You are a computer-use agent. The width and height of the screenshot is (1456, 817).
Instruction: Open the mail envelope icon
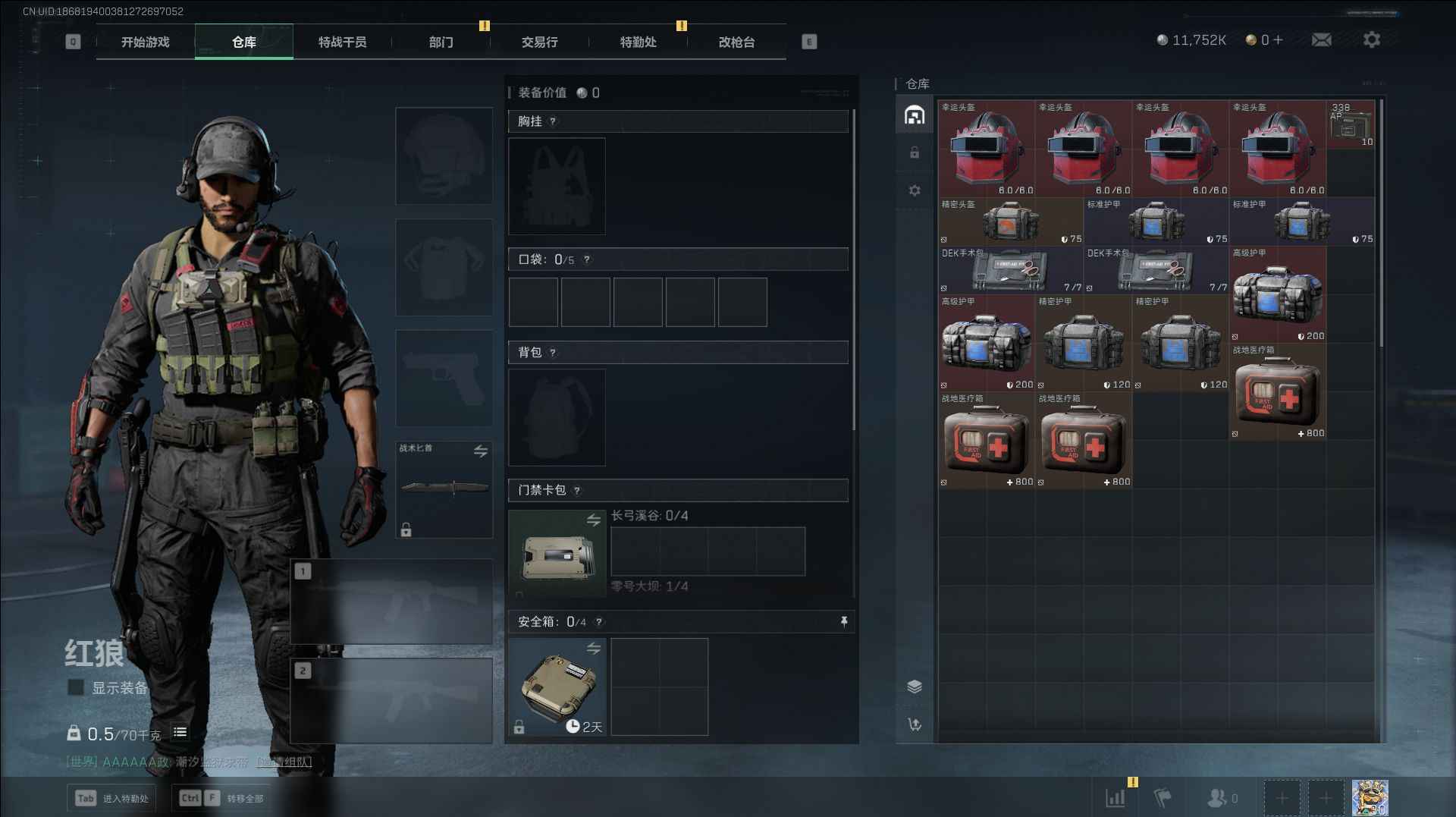coord(1321,40)
